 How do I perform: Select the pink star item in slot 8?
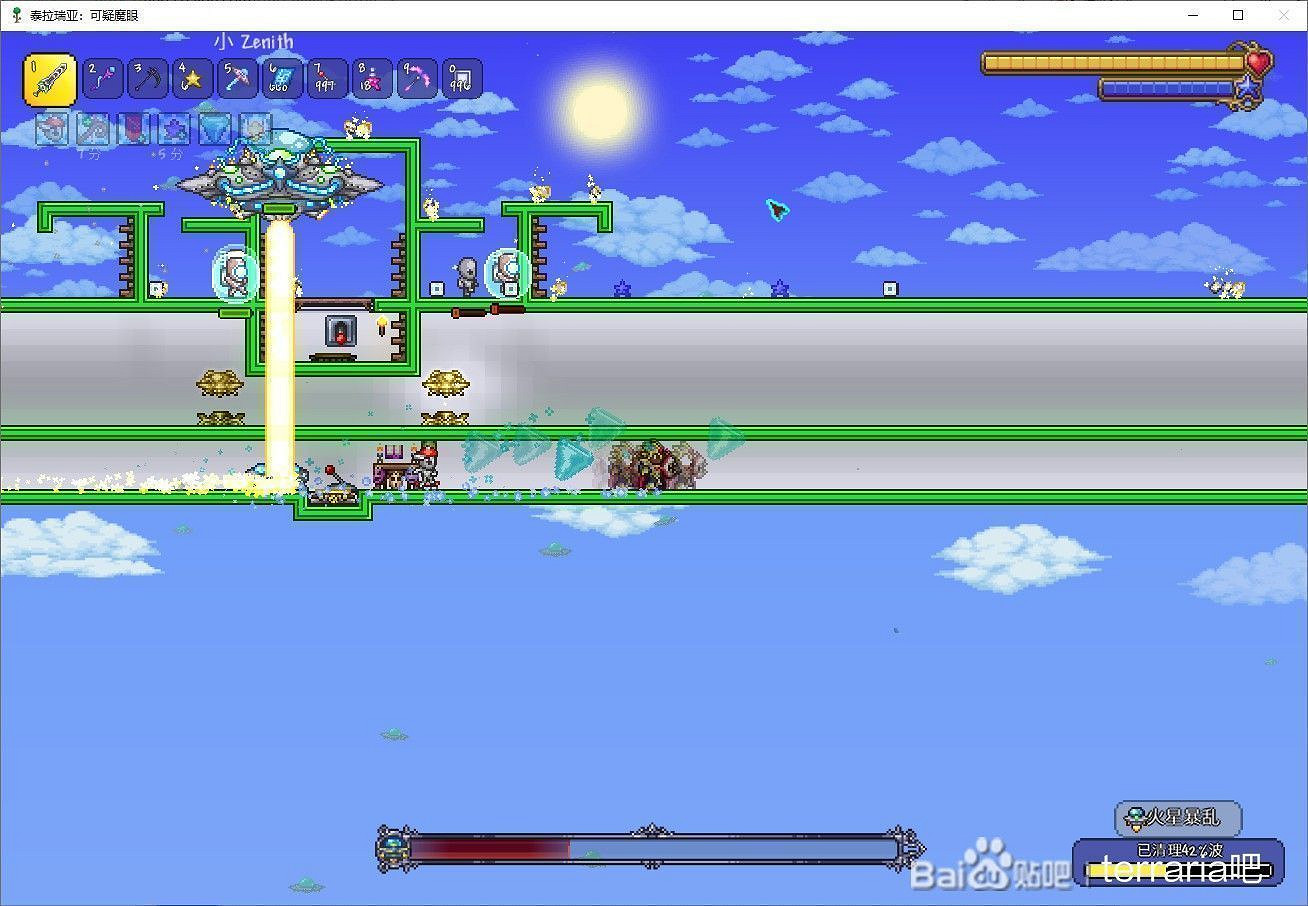click(372, 78)
